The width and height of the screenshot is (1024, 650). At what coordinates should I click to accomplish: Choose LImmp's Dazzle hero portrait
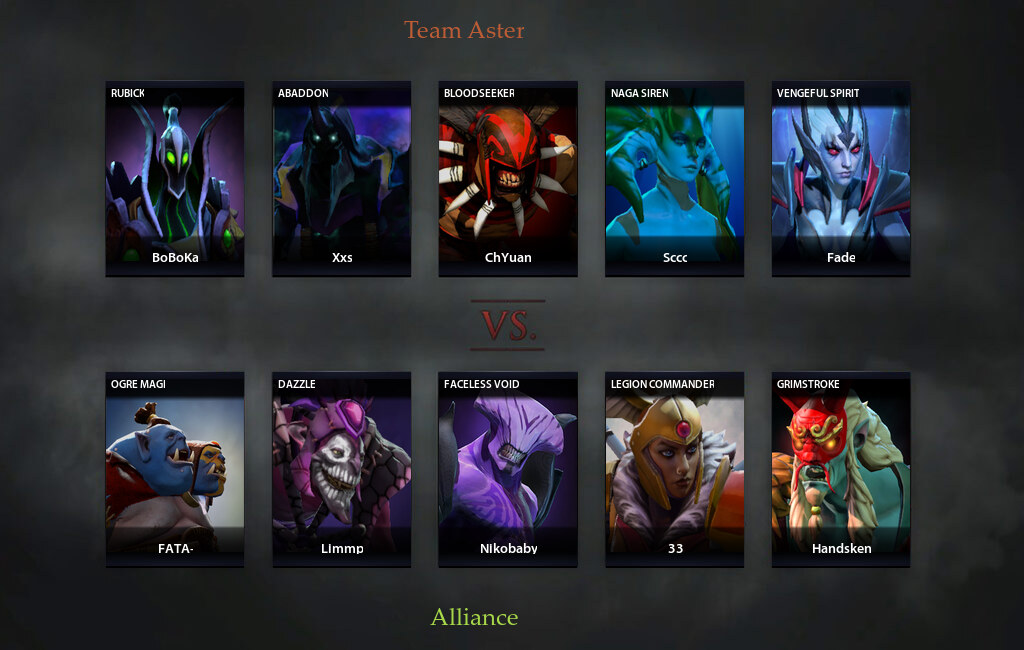coord(342,470)
